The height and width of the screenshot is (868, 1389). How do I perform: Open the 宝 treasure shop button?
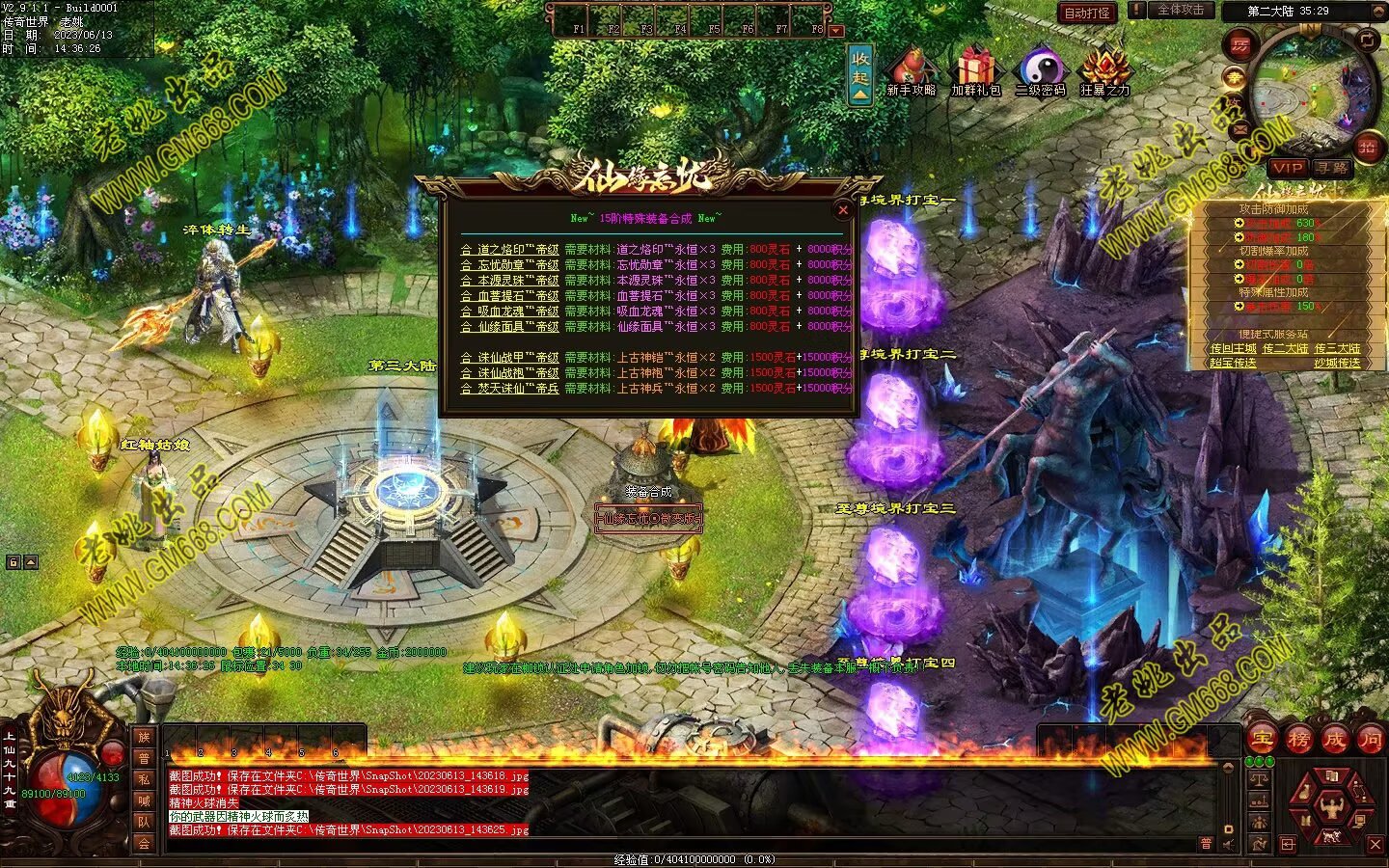pyautogui.click(x=1263, y=740)
